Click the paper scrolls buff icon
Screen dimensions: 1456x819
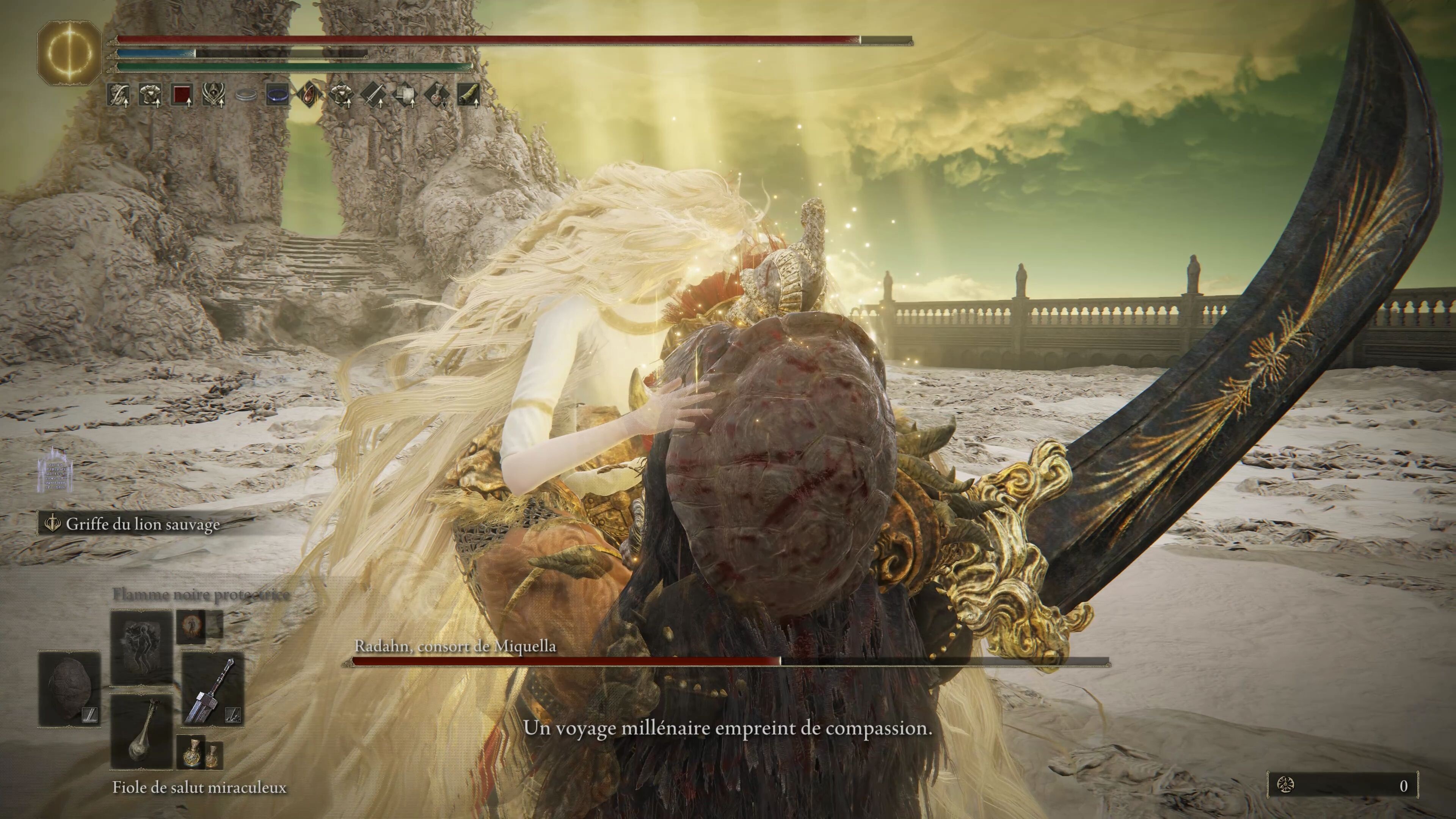click(x=405, y=95)
